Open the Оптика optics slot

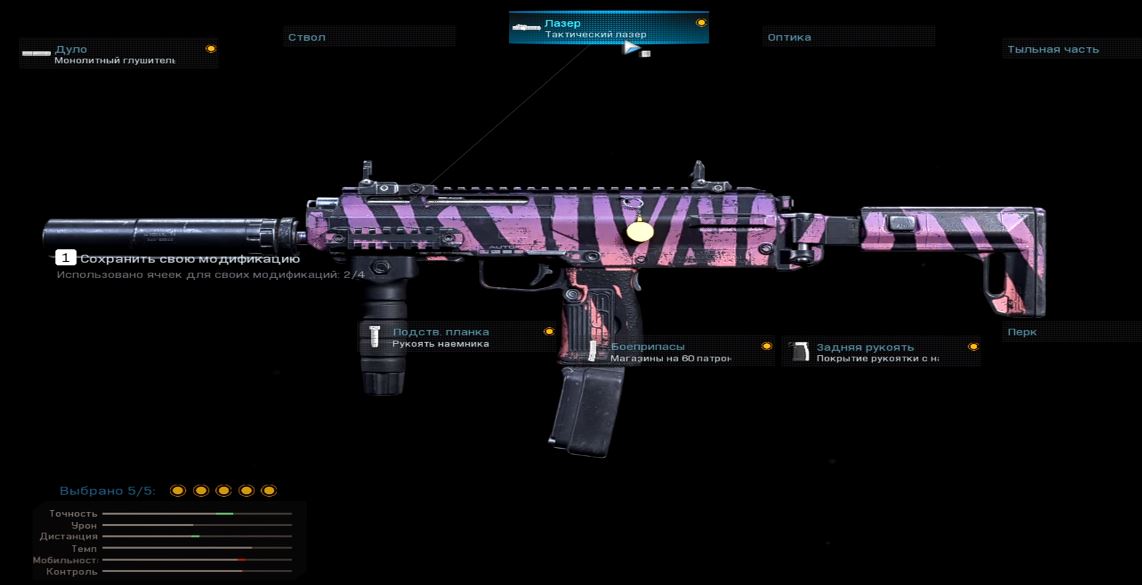(848, 37)
